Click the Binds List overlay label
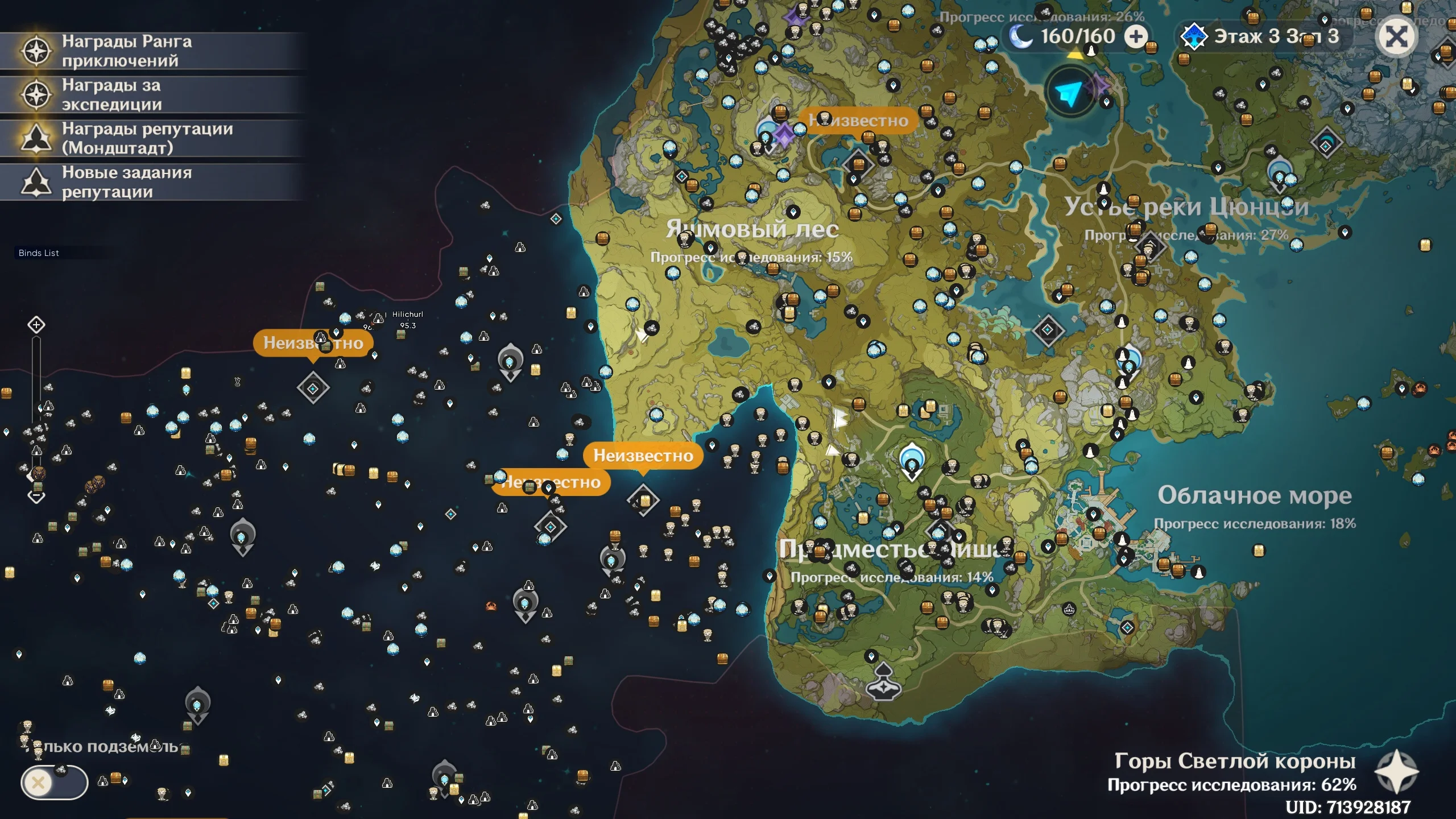Image resolution: width=1456 pixels, height=819 pixels. (39, 253)
